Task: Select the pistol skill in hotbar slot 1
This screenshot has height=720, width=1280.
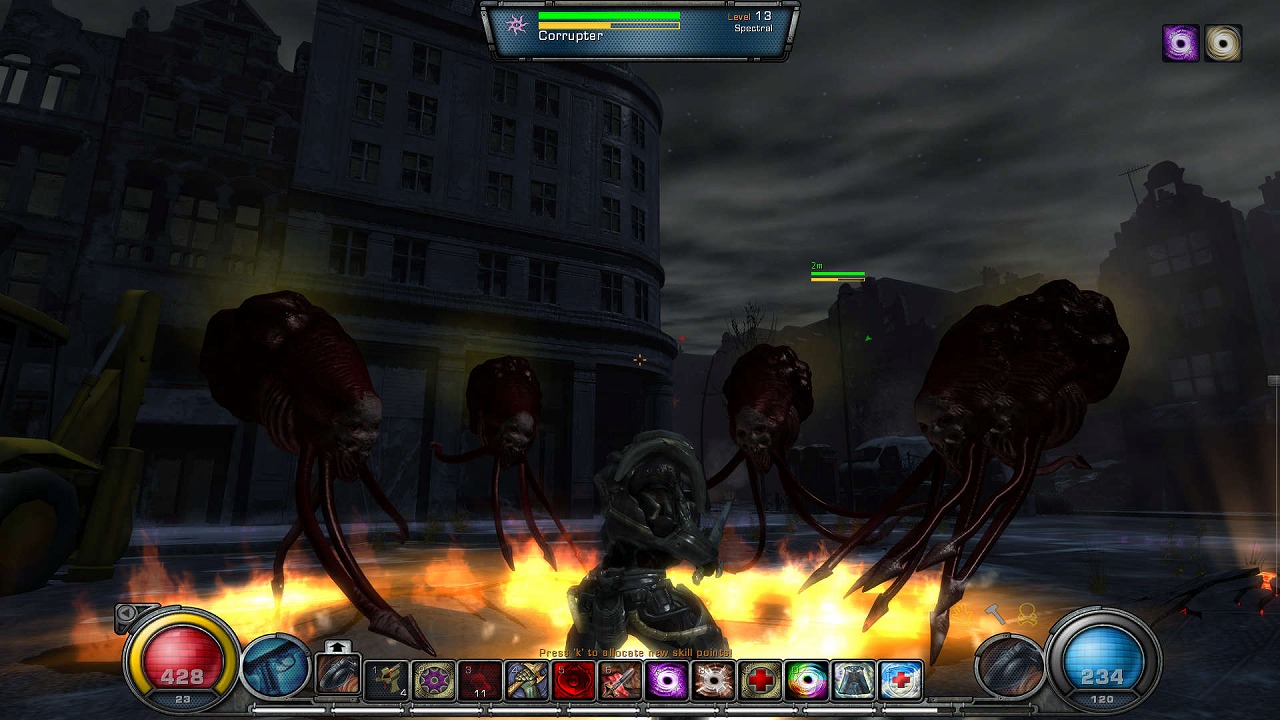Action: click(x=386, y=681)
